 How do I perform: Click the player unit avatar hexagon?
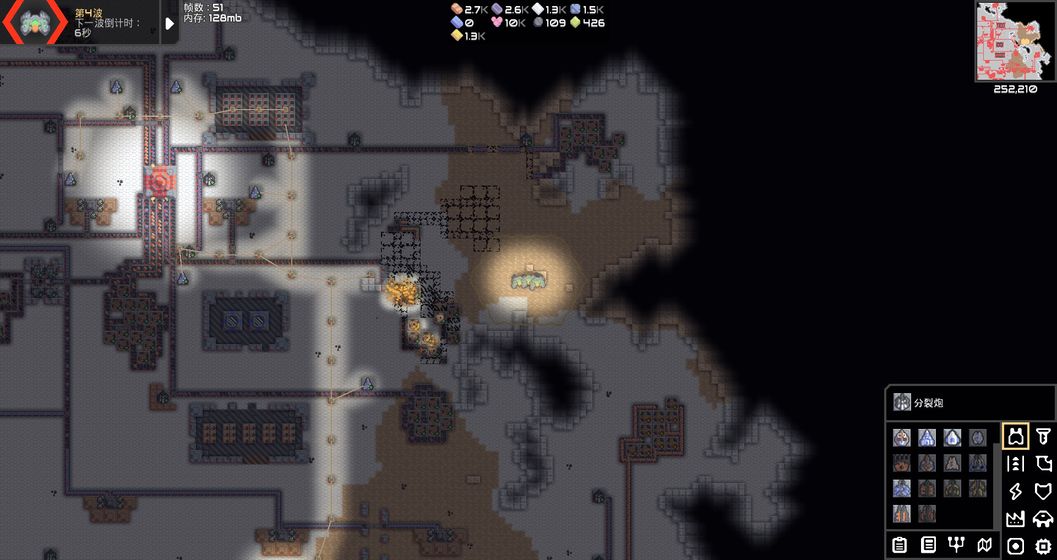(35, 22)
